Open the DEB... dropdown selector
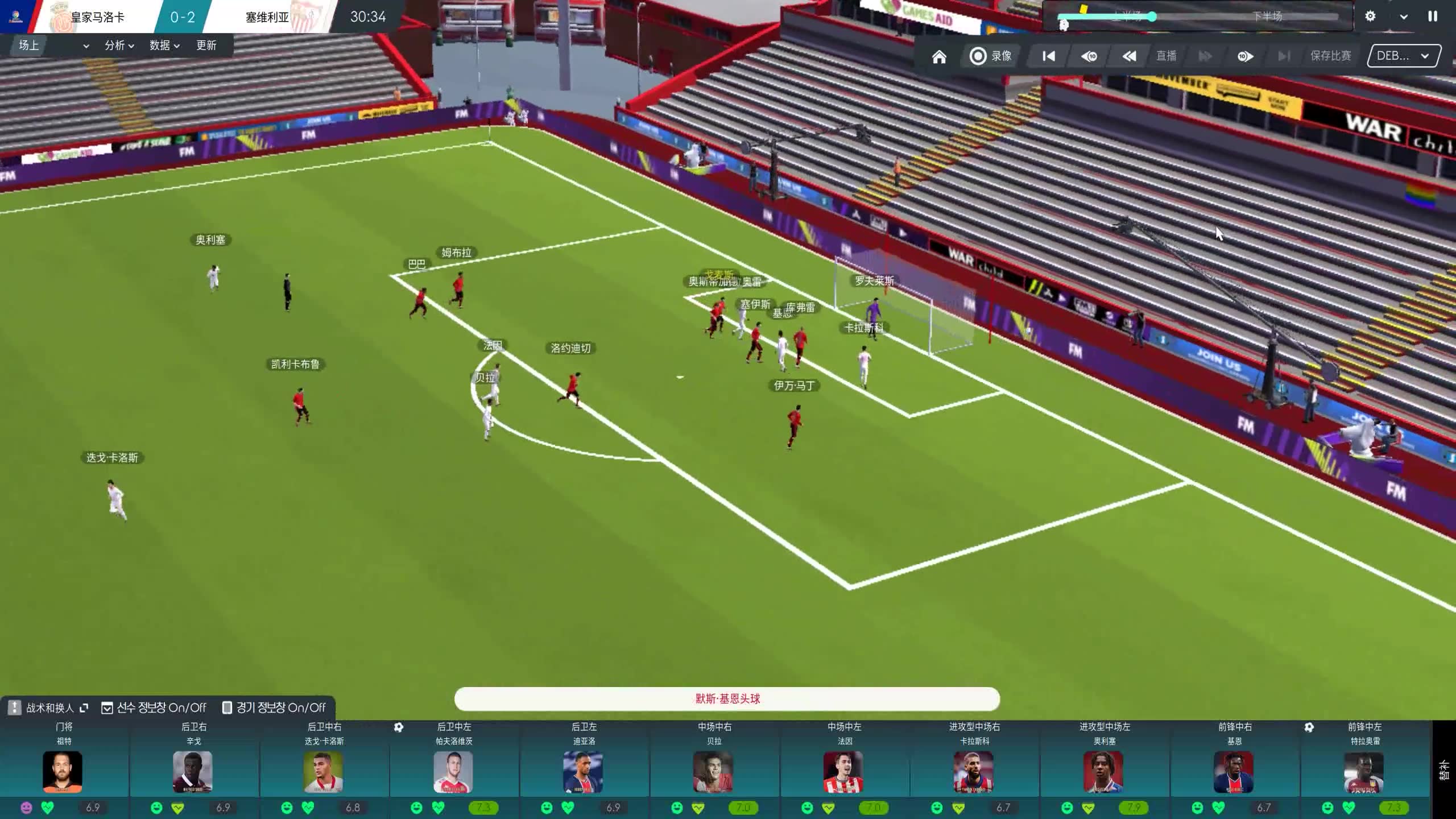 [x=1403, y=56]
